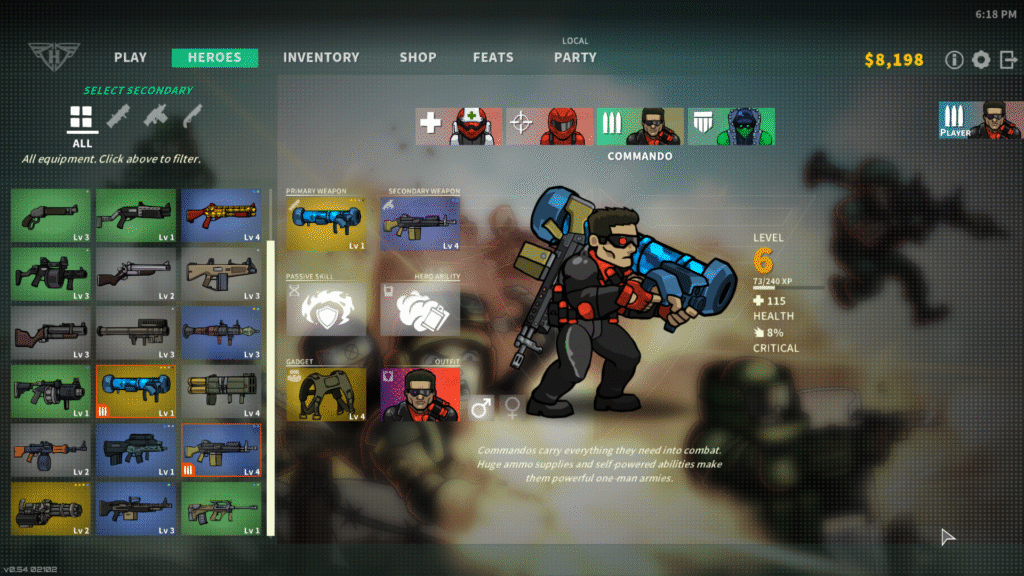Open the Shop tab
The height and width of the screenshot is (576, 1024).
tap(418, 58)
